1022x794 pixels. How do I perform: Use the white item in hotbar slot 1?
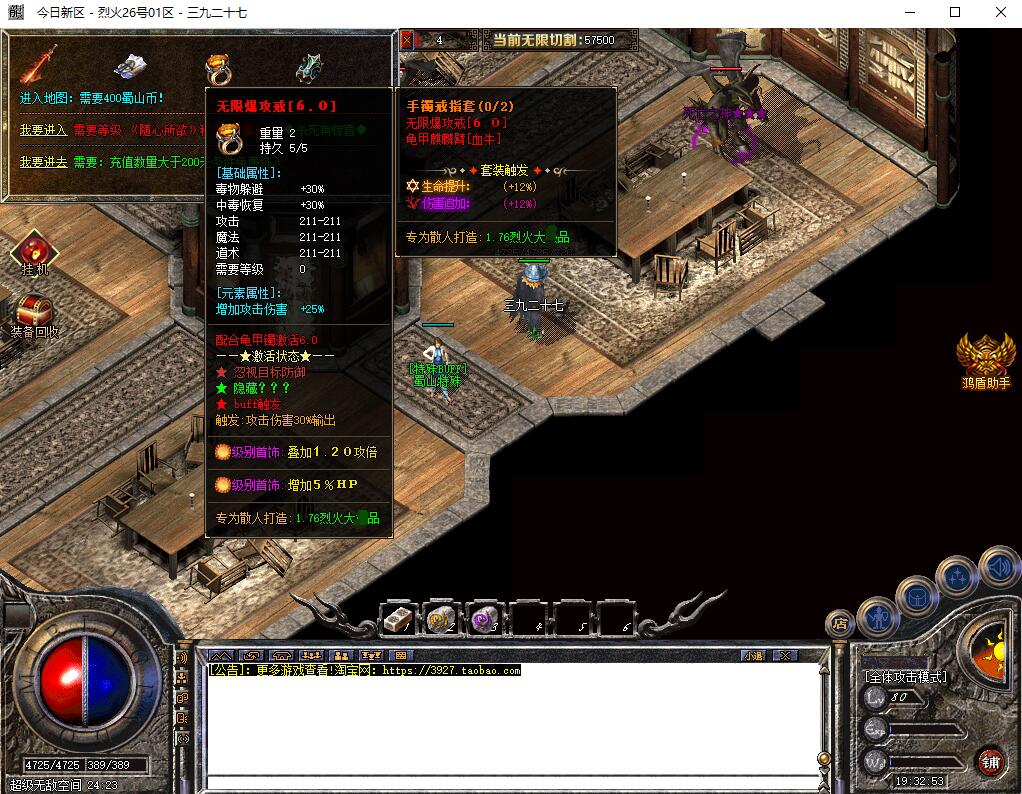[399, 621]
